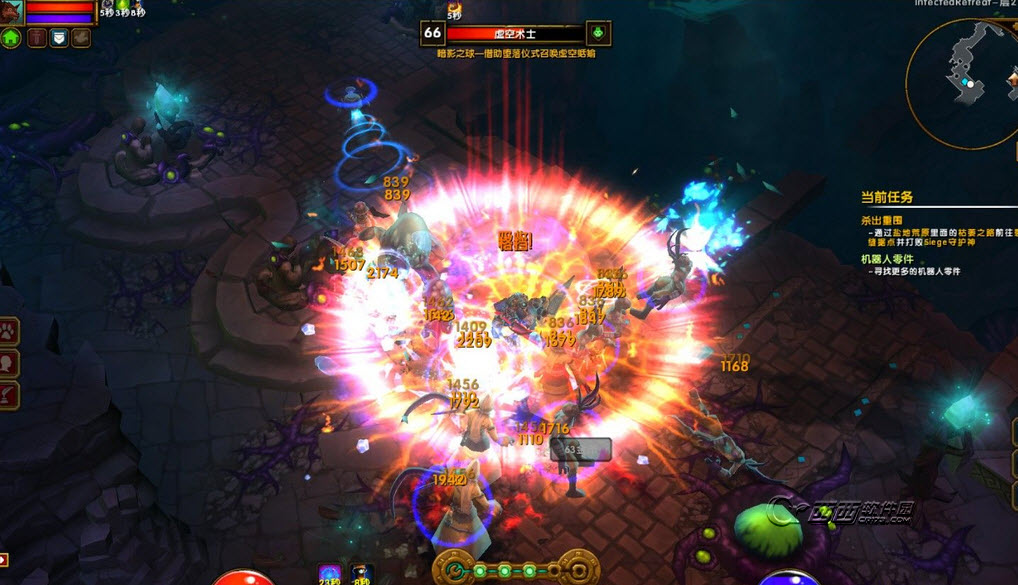
Task: Click the green icon beside the enemy health bar
Action: 598,33
